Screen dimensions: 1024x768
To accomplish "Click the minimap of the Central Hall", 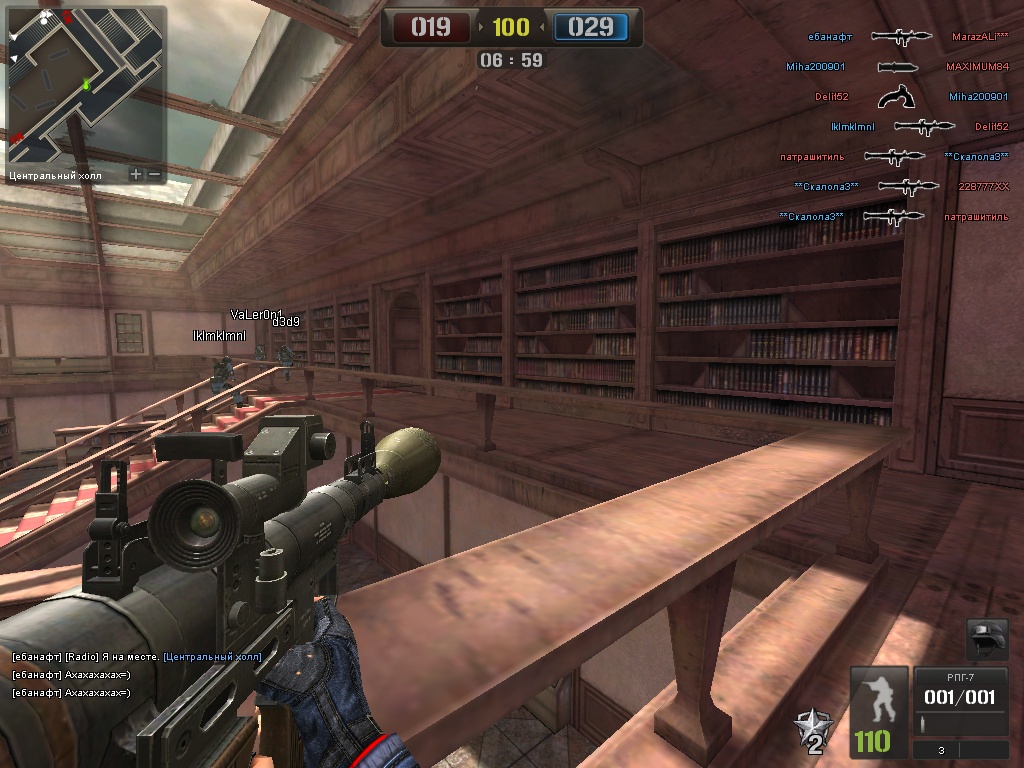I will tap(84, 84).
